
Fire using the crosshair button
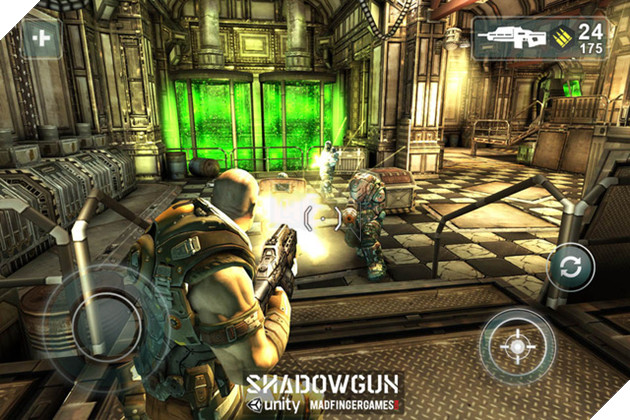click(x=516, y=347)
